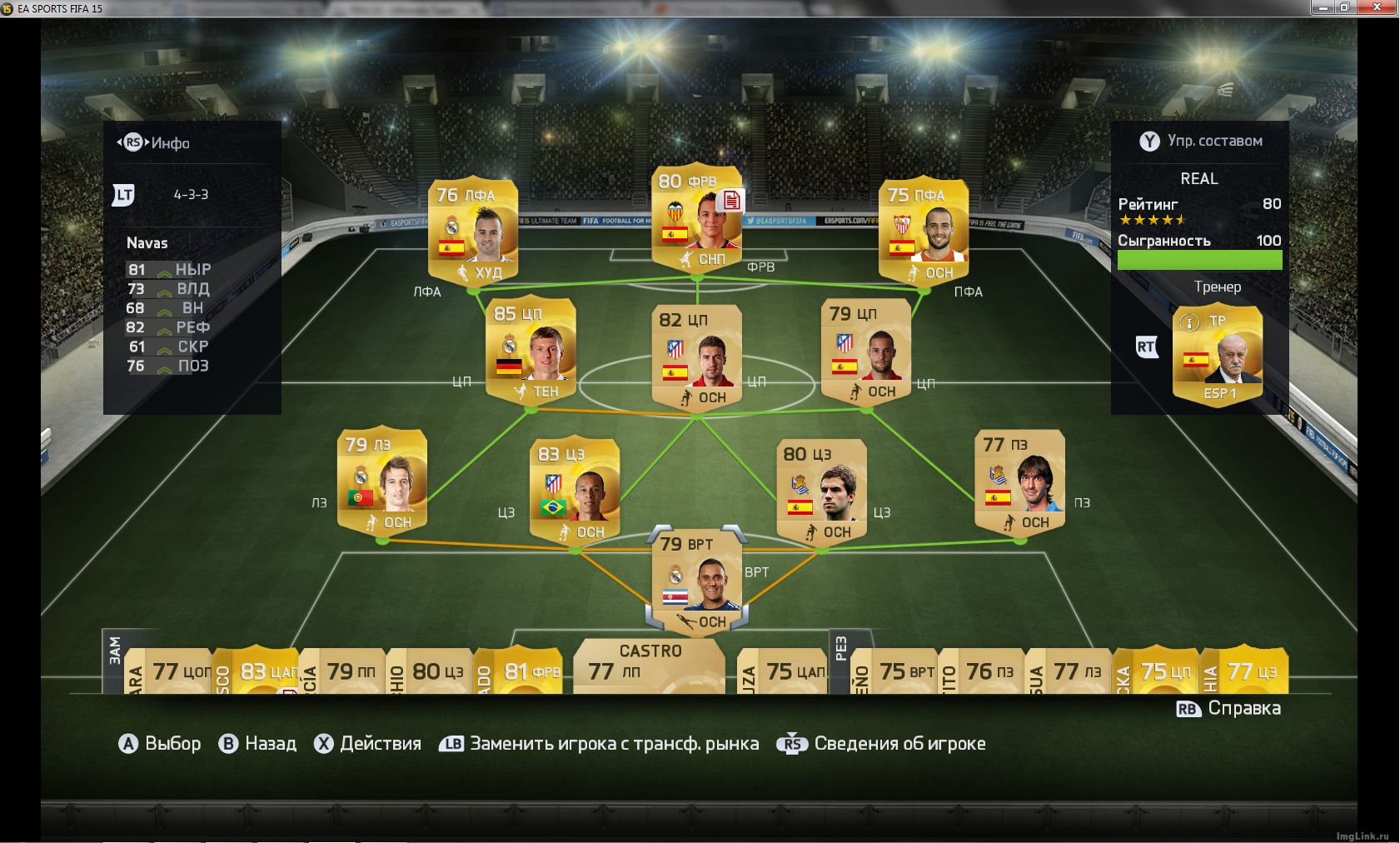Open the Spanish manager card ESP 1
The height and width of the screenshot is (843, 1400).
click(x=1217, y=354)
